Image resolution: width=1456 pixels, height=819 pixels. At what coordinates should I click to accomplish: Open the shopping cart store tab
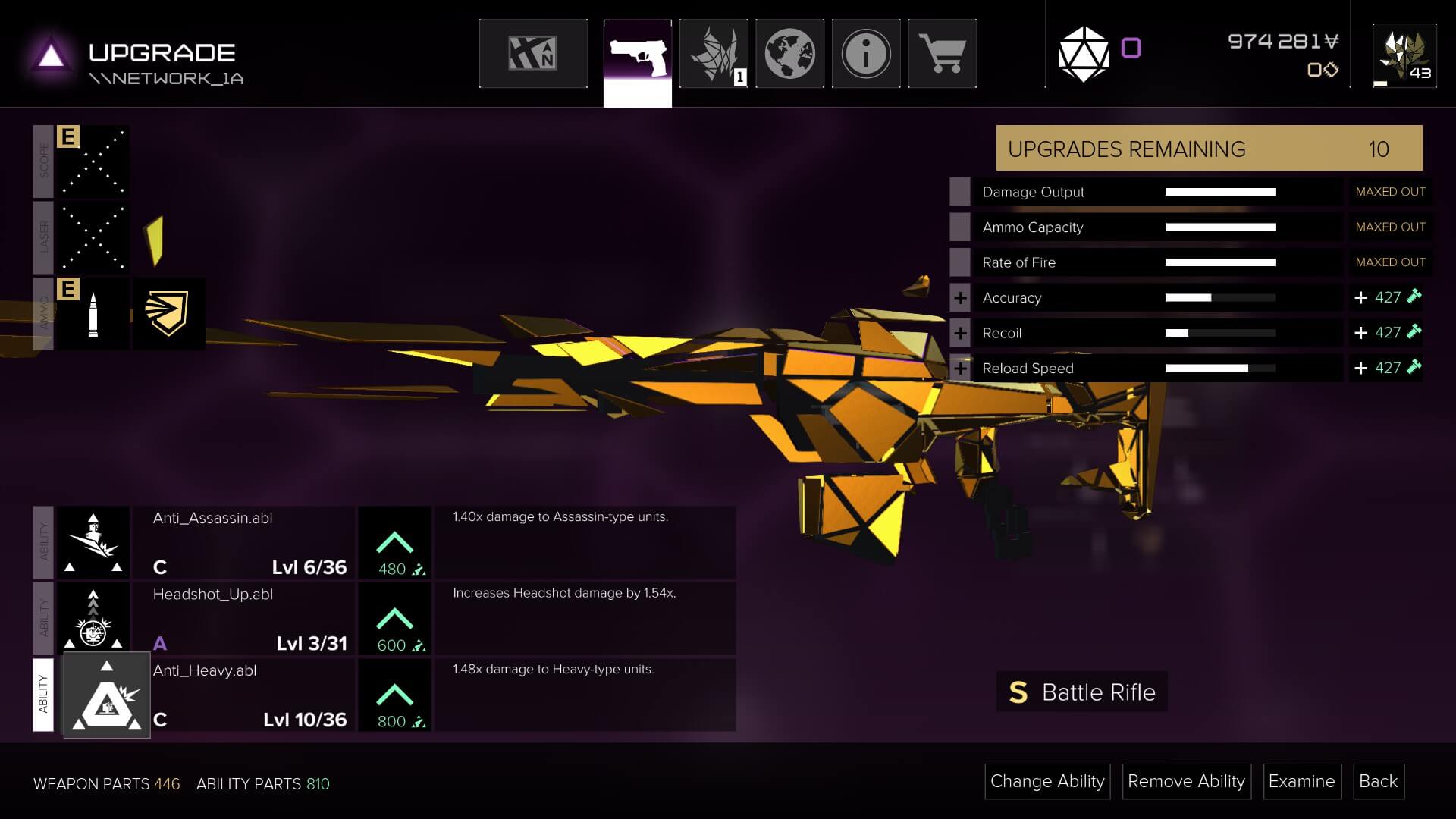942,55
